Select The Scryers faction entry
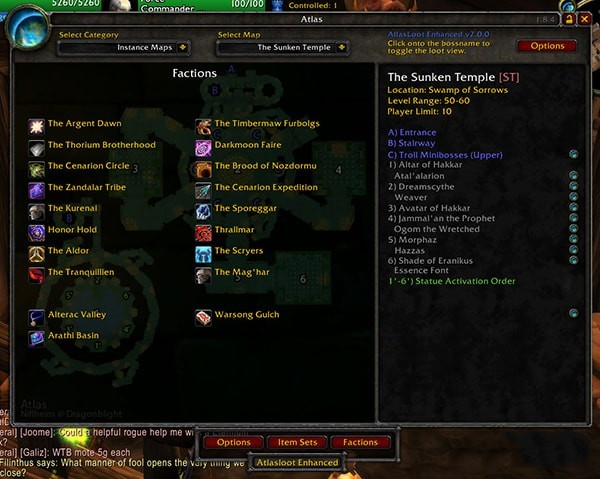This screenshot has height=479, width=600. click(239, 251)
